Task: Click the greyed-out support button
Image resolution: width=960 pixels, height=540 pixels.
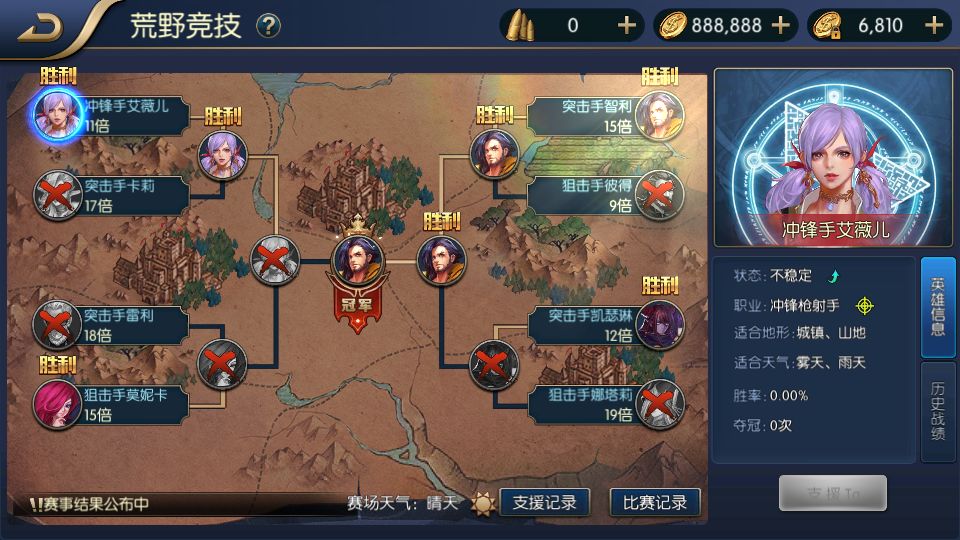Action: [x=832, y=493]
